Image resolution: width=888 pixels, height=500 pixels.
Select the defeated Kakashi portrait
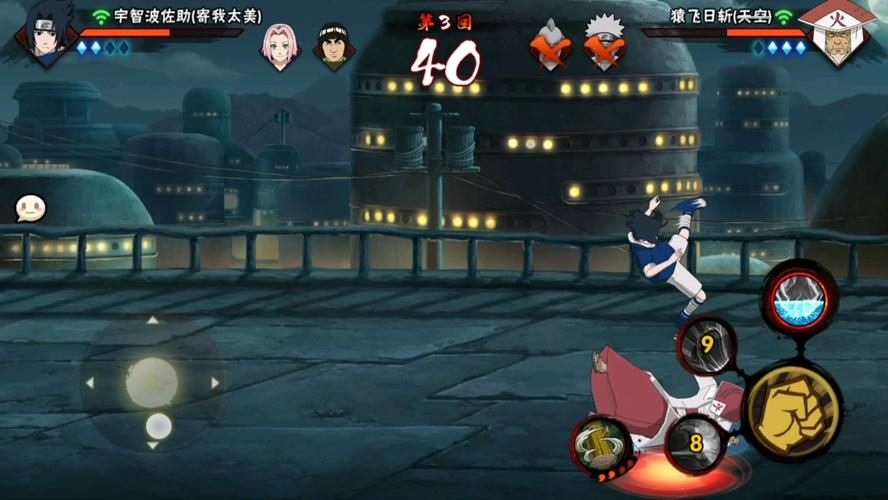[603, 42]
